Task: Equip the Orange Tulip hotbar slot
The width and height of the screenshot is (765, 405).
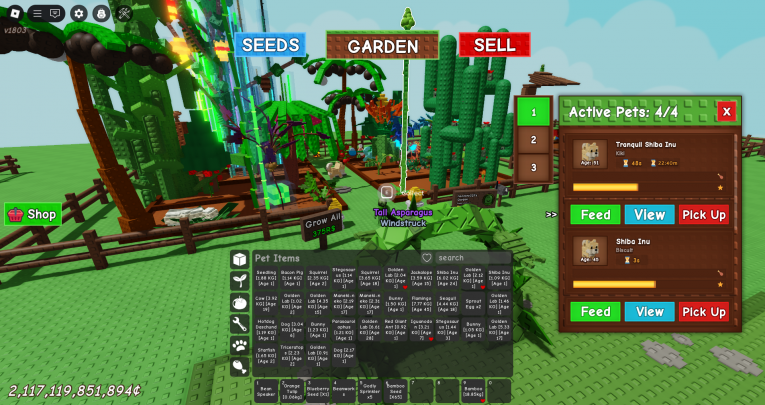Action: click(291, 391)
